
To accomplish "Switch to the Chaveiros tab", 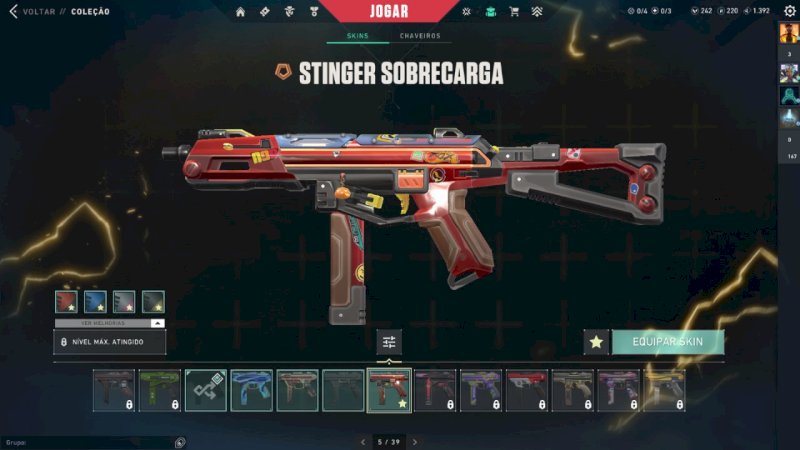I will point(420,36).
